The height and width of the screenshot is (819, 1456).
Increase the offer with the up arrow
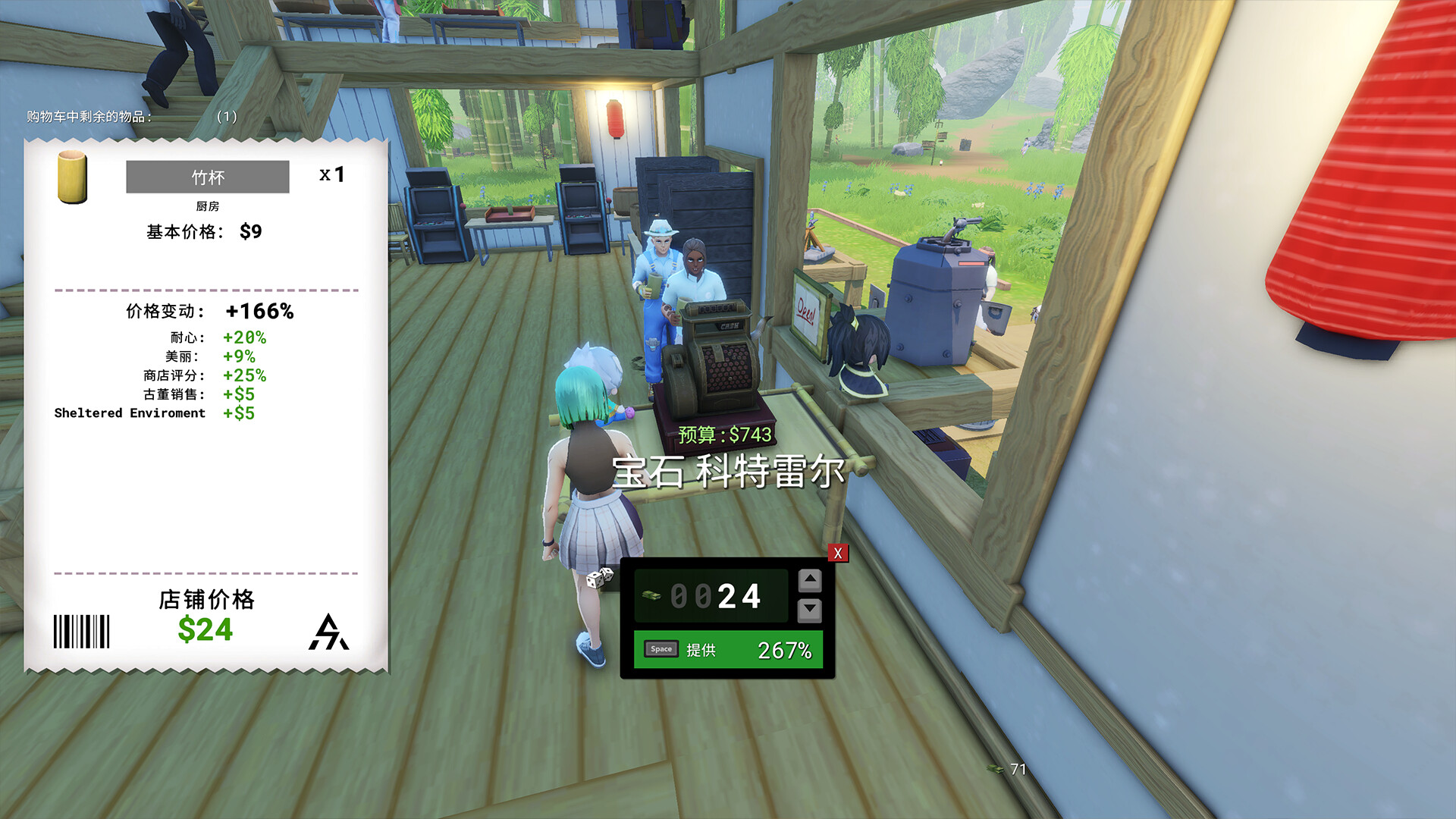point(810,579)
